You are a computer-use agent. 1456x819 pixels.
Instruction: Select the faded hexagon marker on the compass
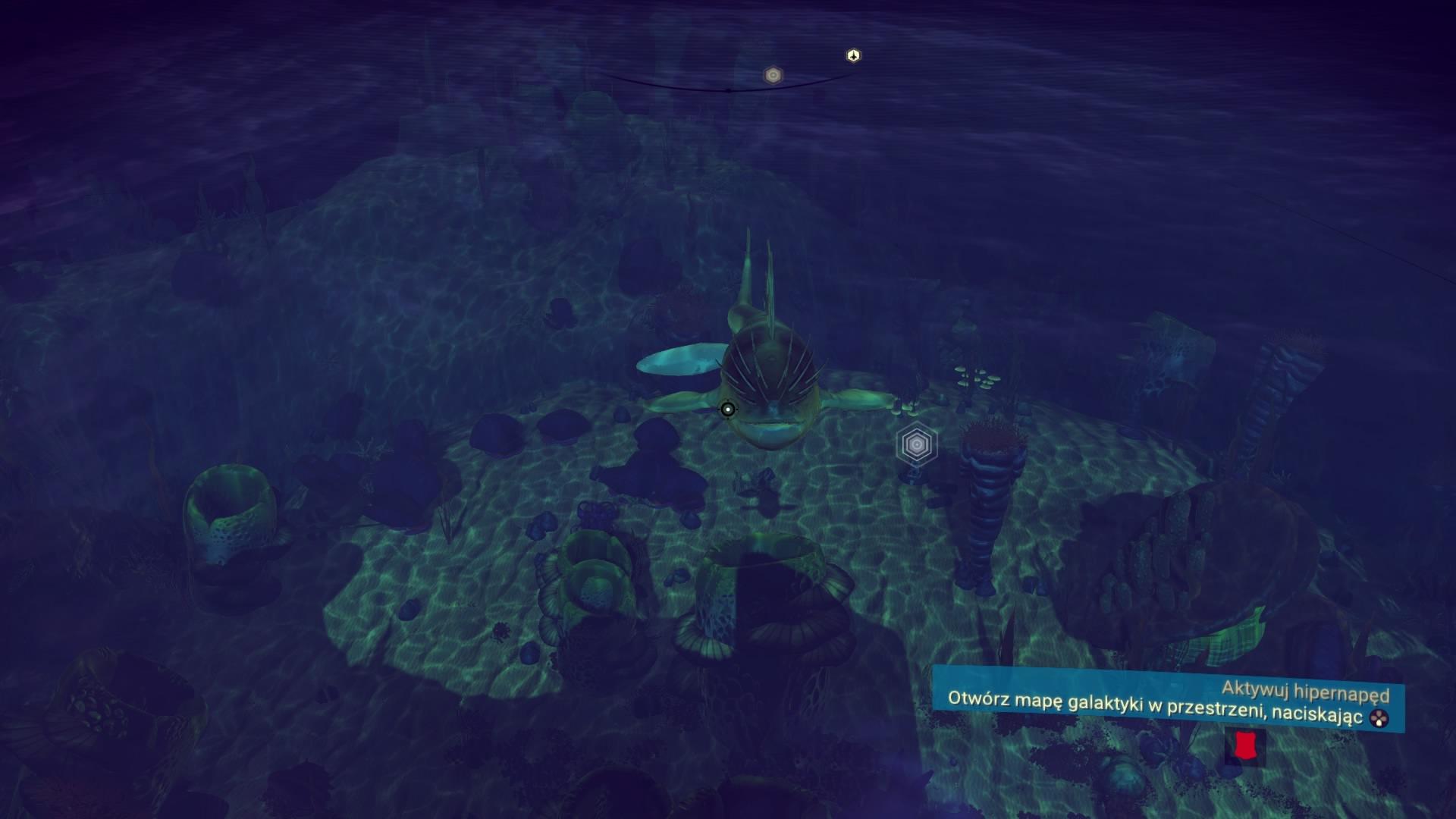[x=772, y=75]
